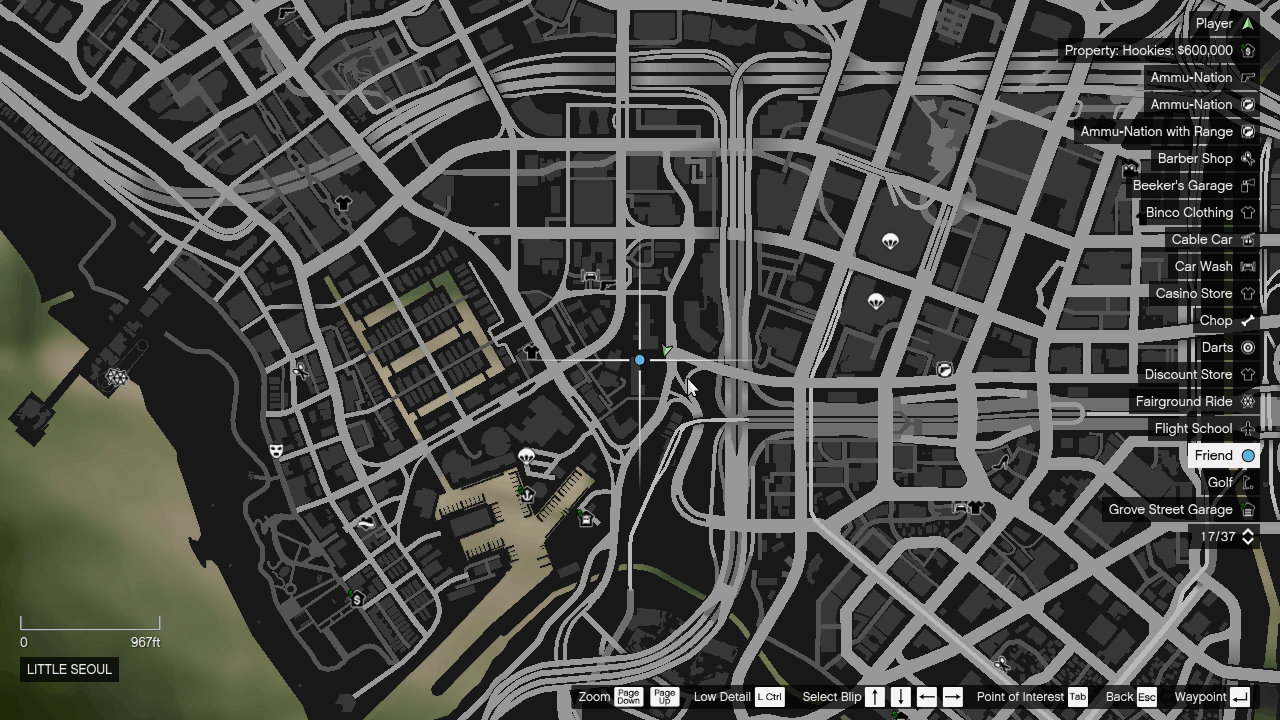1280x720 pixels.
Task: Click the Flight School plane icon
Action: tap(1246, 428)
